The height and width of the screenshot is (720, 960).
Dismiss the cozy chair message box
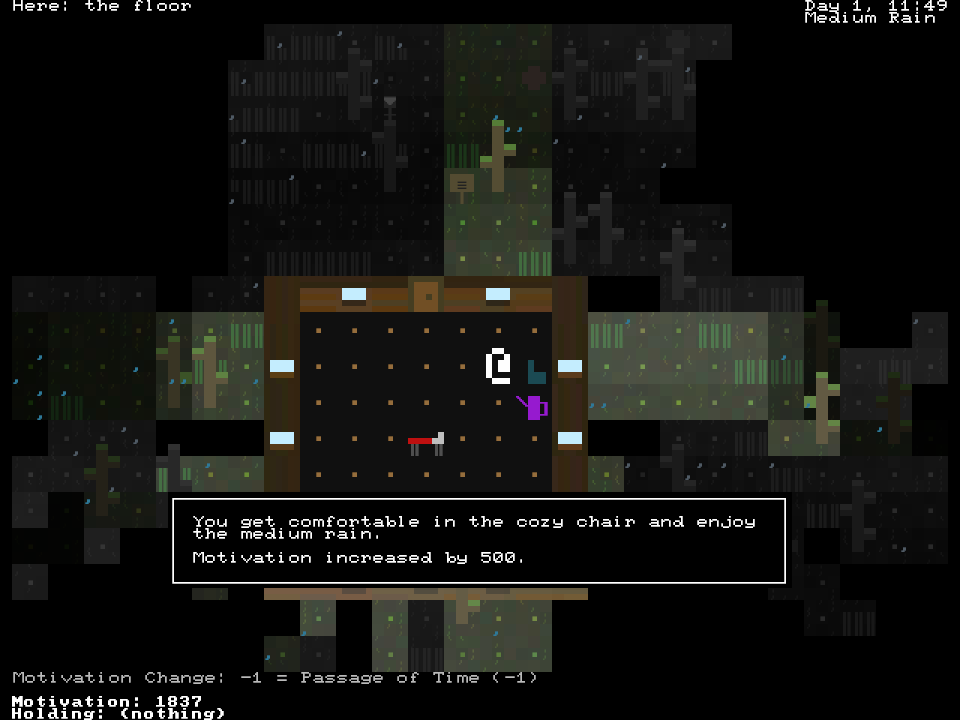(479, 540)
